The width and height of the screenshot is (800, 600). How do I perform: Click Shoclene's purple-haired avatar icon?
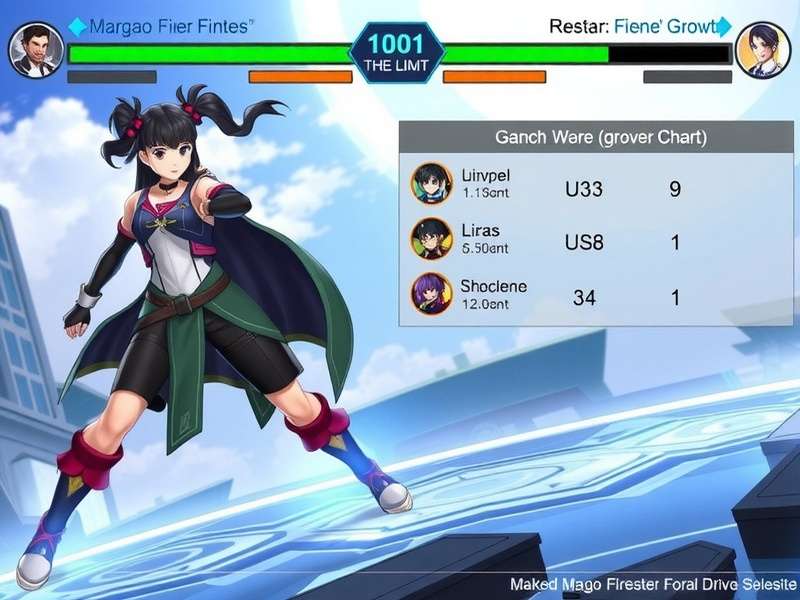[432, 294]
